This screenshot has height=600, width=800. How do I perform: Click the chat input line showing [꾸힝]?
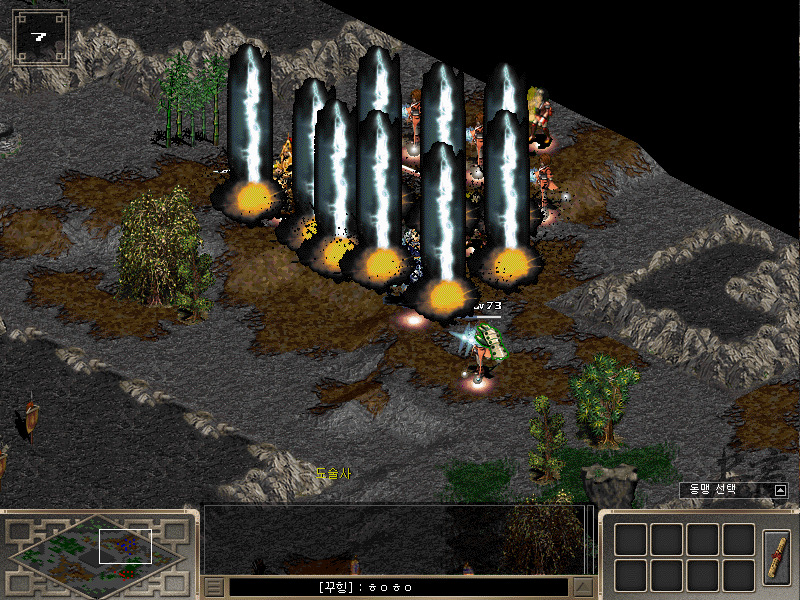tap(400, 587)
